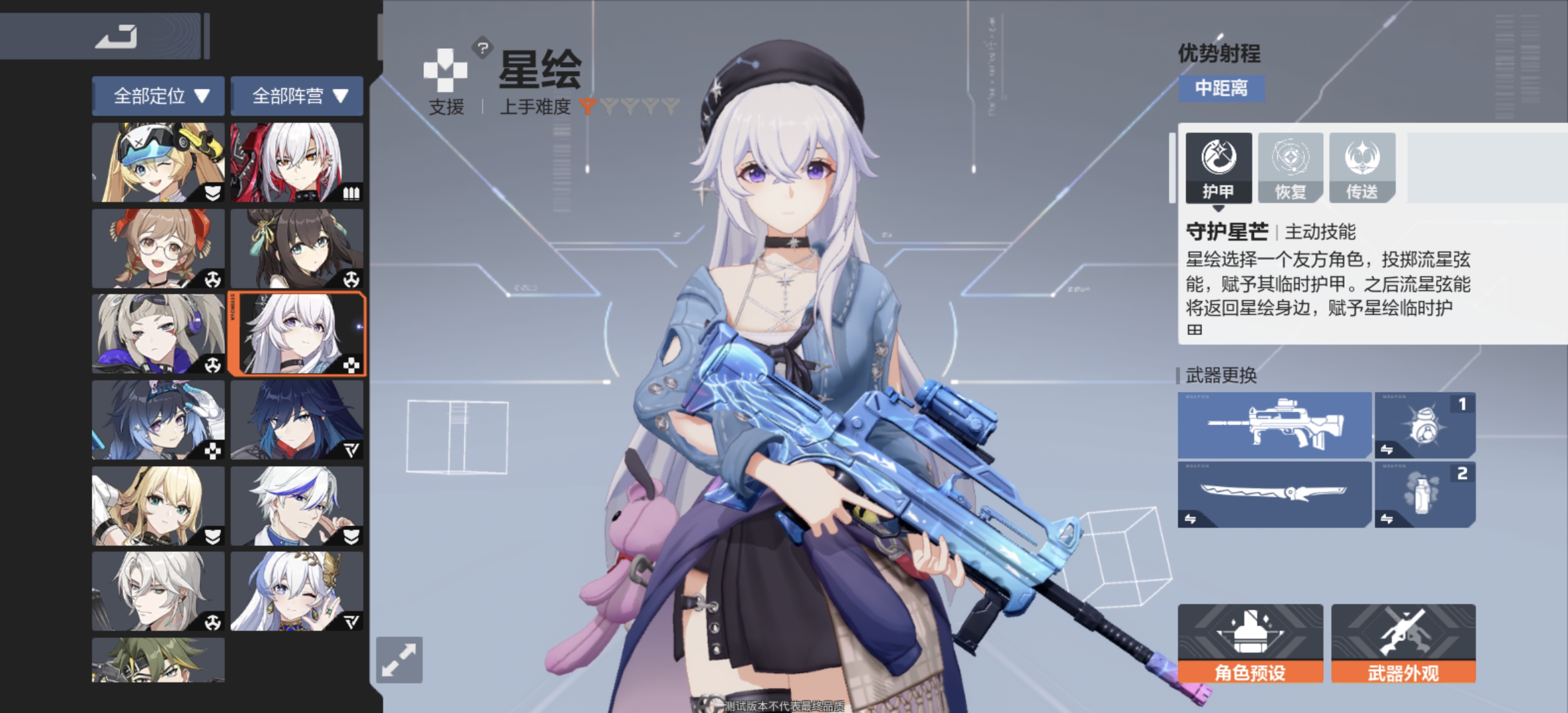This screenshot has width=1568, height=713.
Task: Choose the white-and-red-haired character portrait
Action: (x=296, y=162)
